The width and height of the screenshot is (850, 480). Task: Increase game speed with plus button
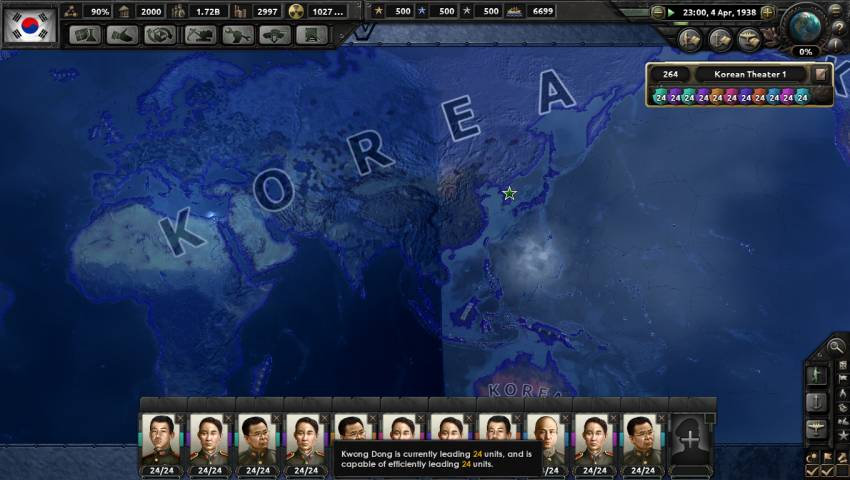pos(767,12)
